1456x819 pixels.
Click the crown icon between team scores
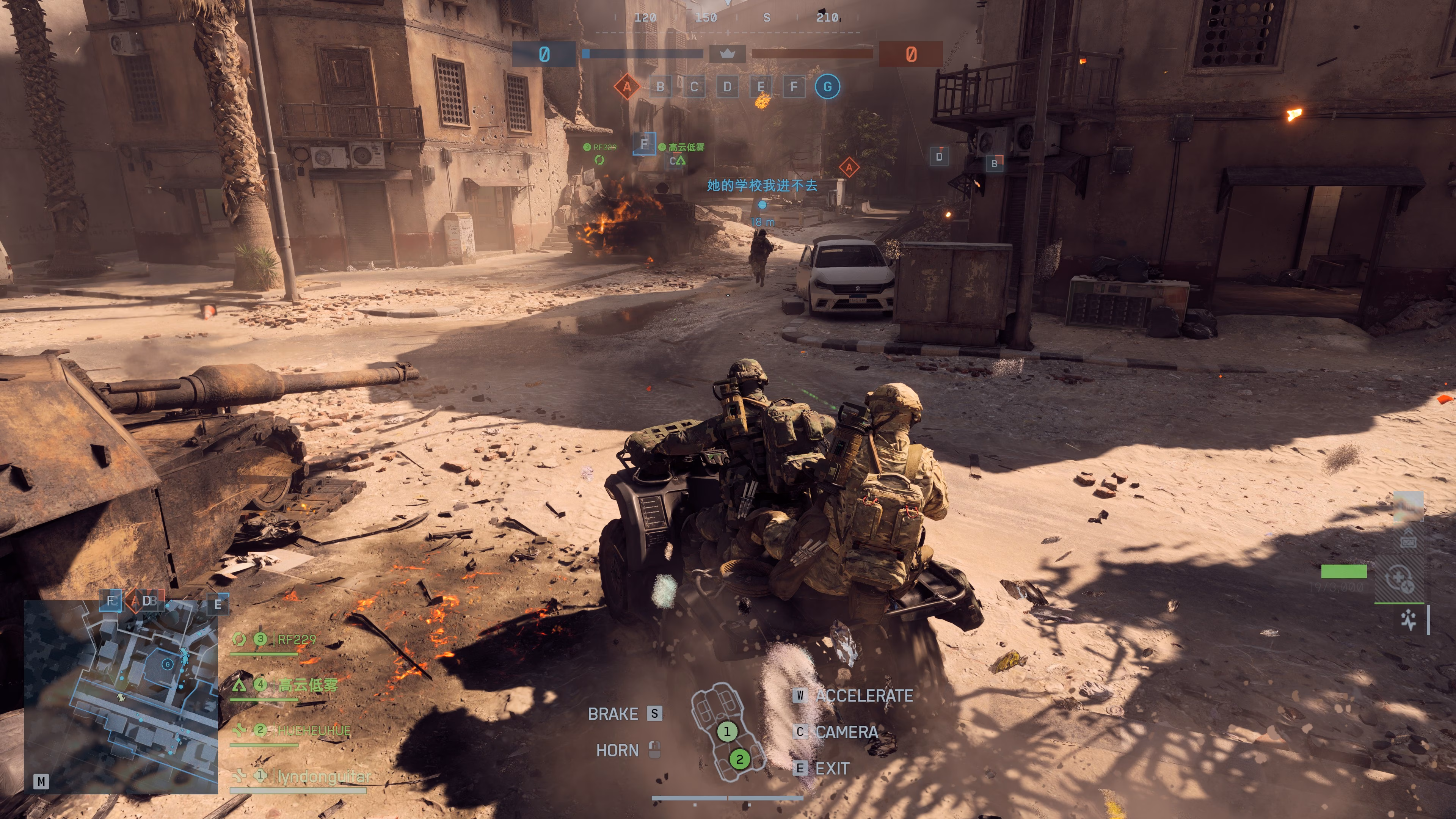point(728,54)
